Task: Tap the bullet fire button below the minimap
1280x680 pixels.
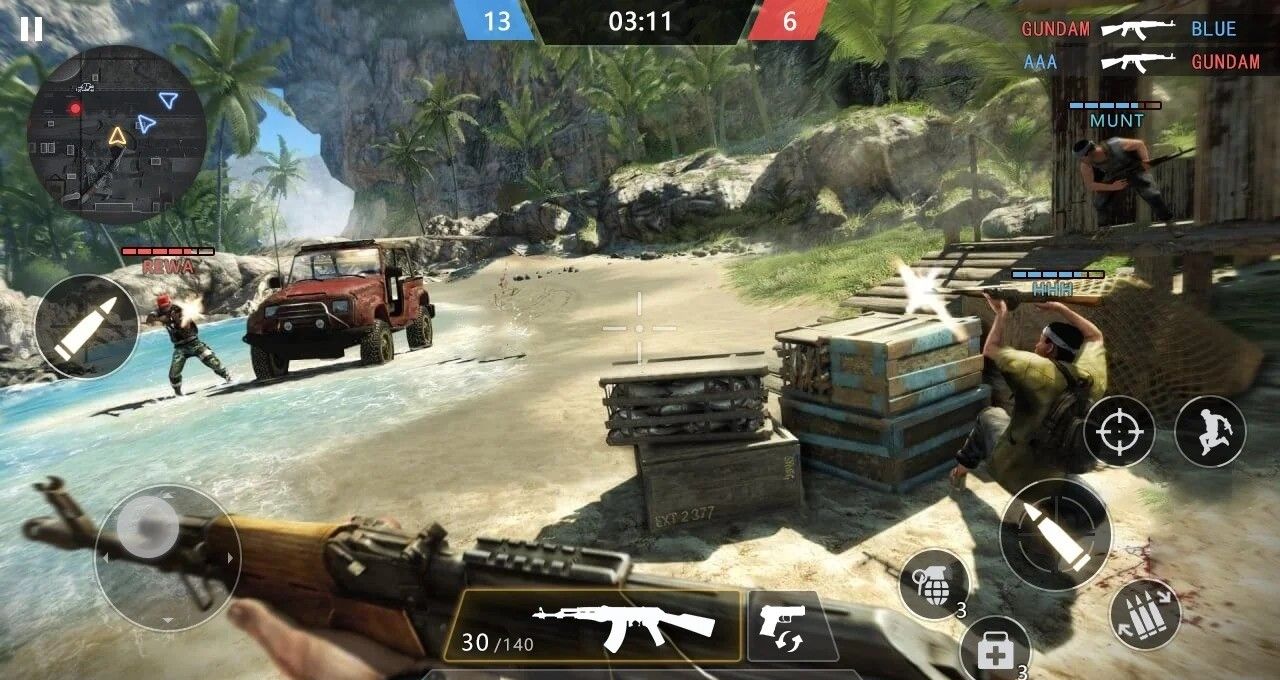Action: click(x=86, y=327)
